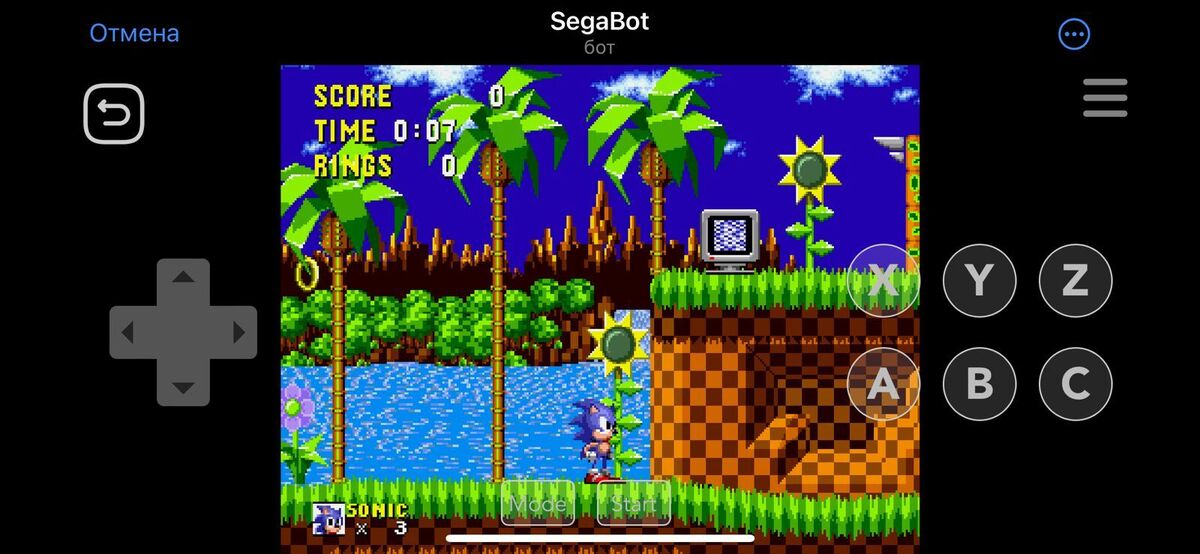Tap the Mode button
1200x554 pixels.
click(538, 504)
